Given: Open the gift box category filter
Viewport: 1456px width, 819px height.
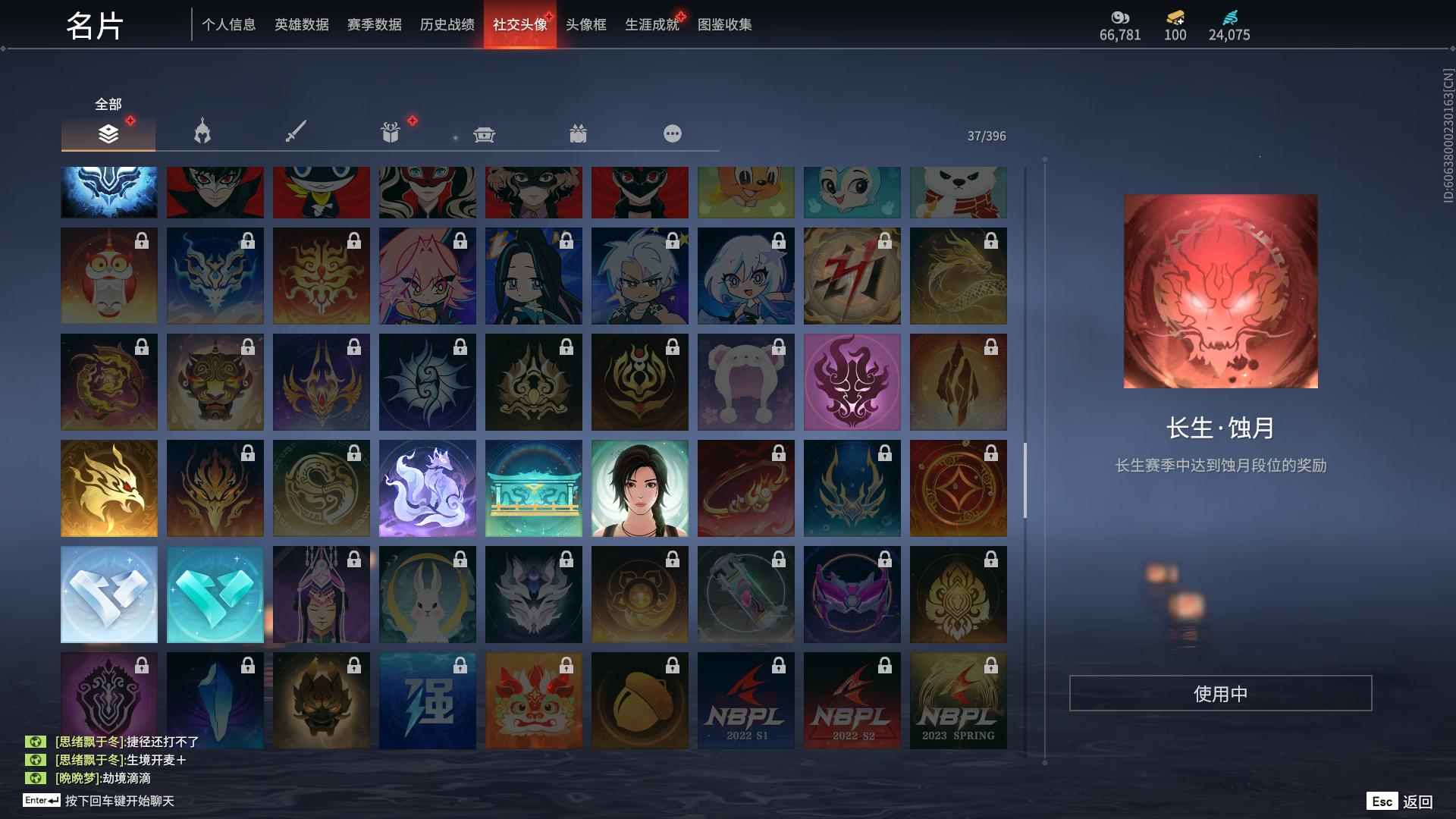Looking at the screenshot, I should click(390, 132).
